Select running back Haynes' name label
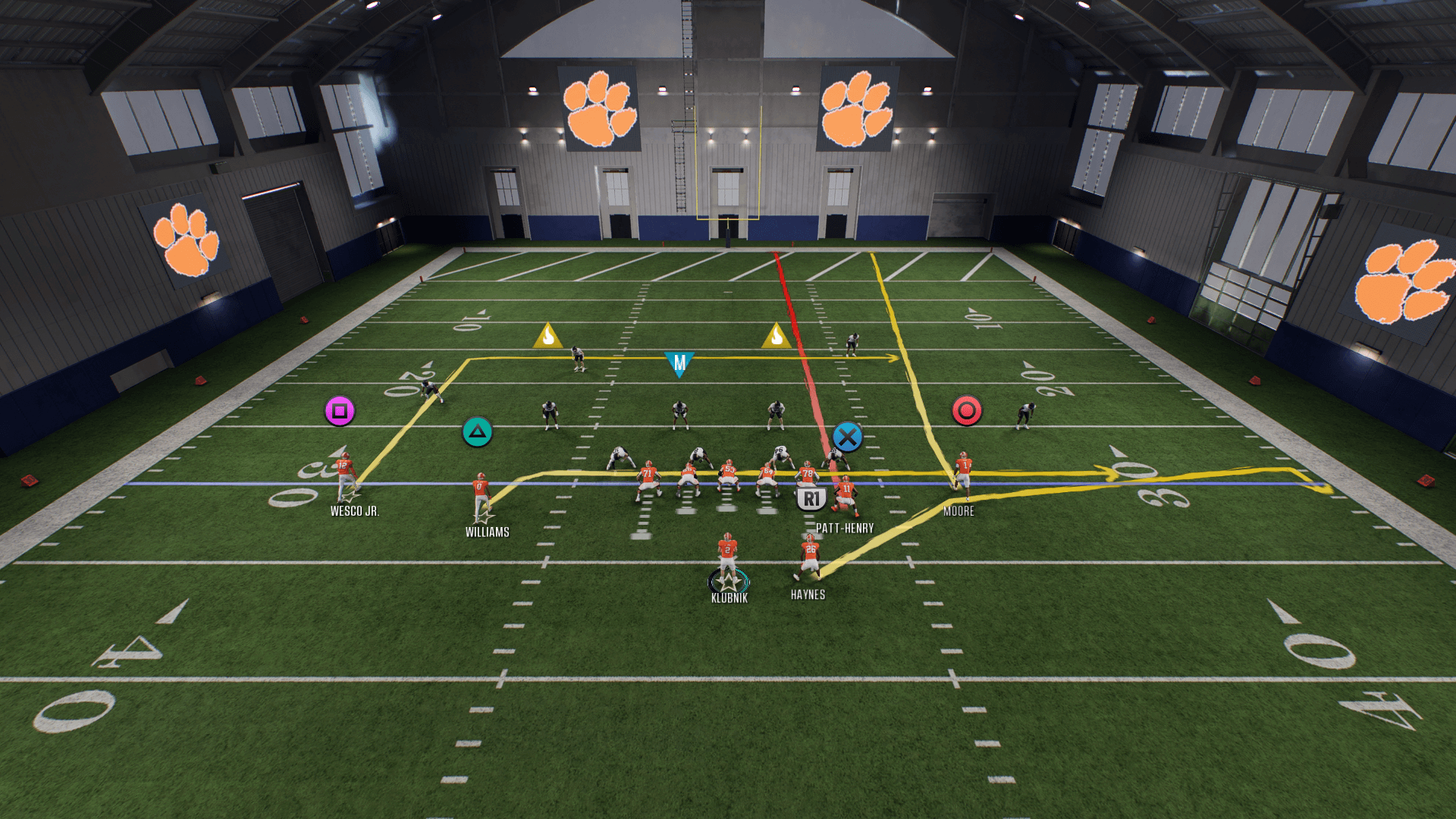Screen dimensions: 1456x819 click(808, 595)
